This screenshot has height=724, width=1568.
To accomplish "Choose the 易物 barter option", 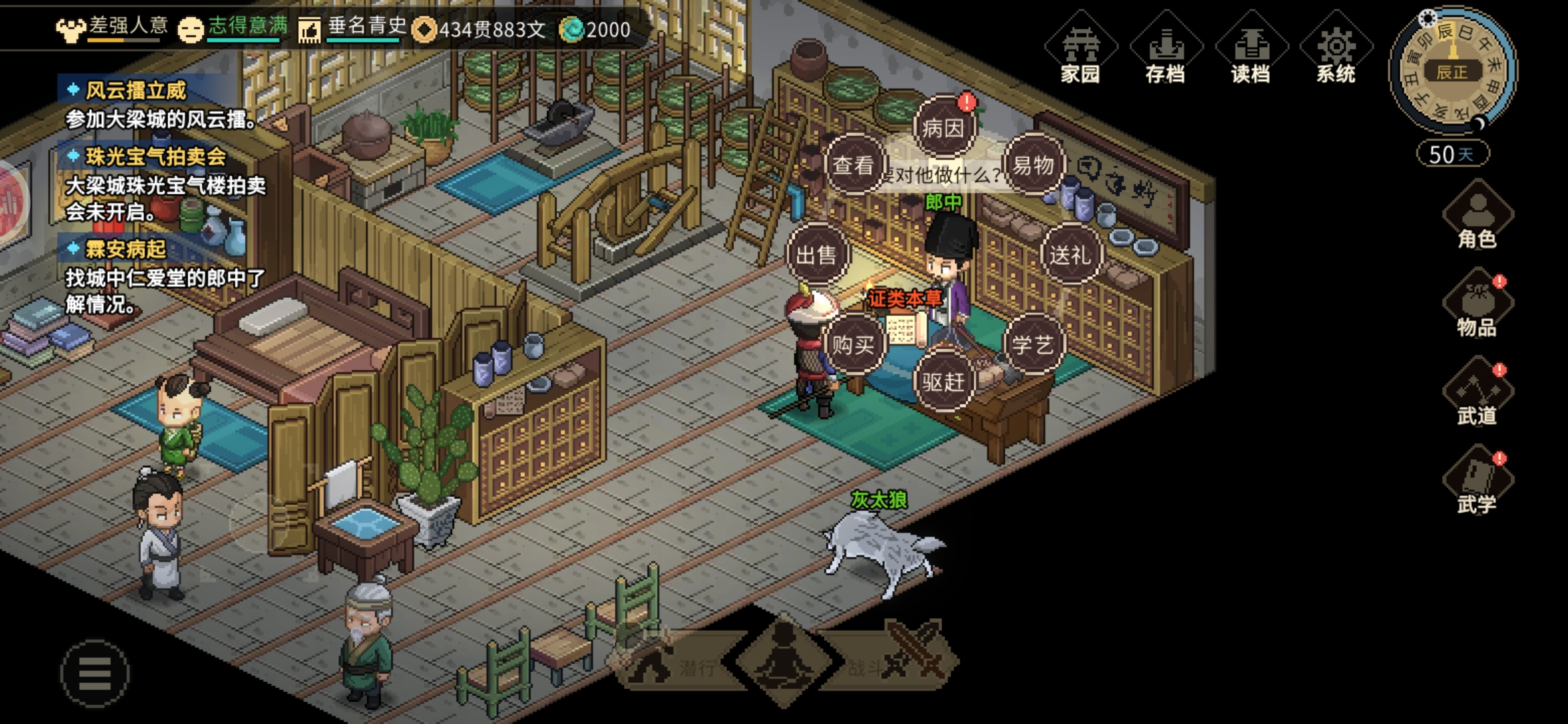I will pyautogui.click(x=1033, y=165).
